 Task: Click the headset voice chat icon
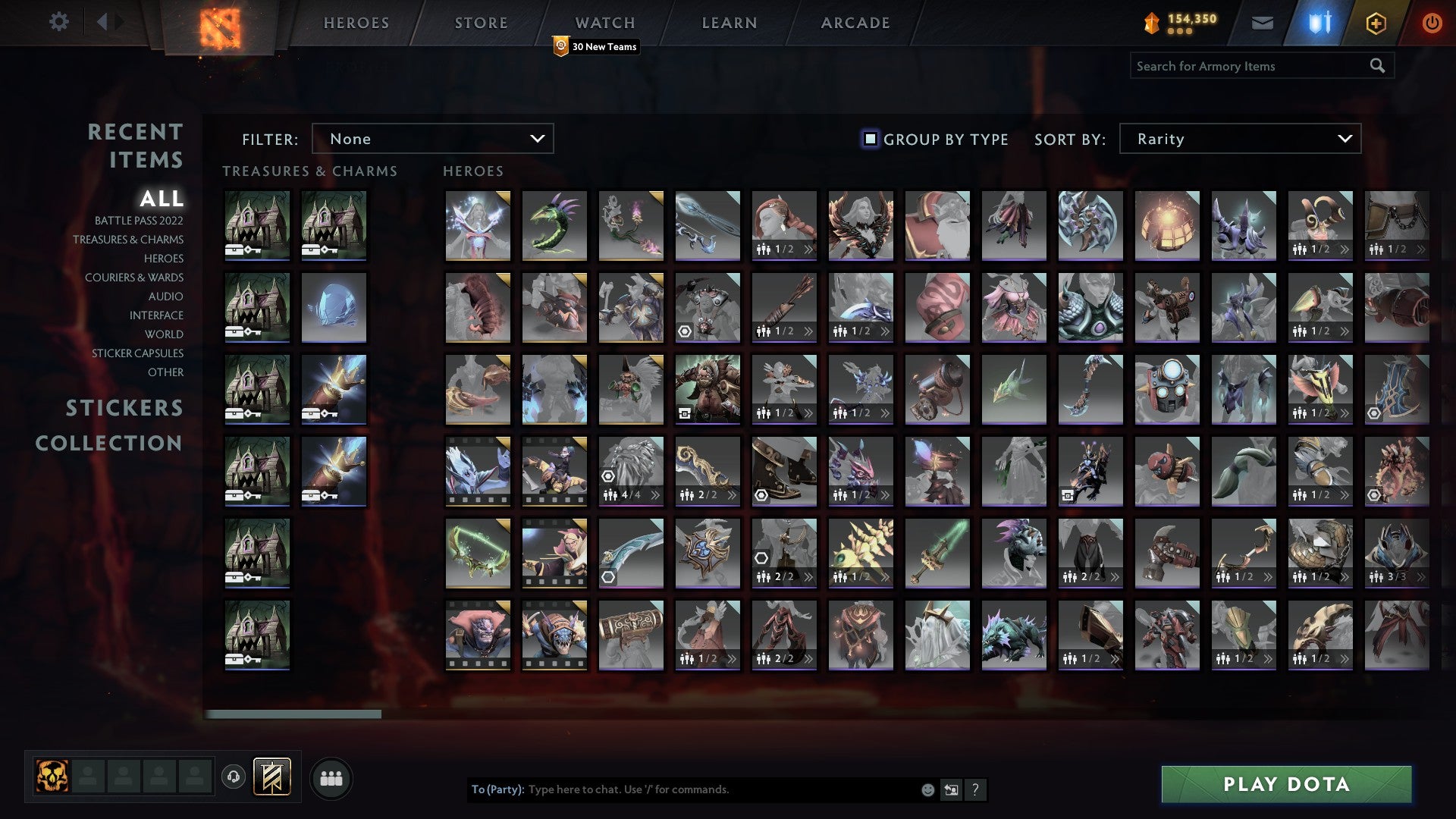click(x=233, y=776)
